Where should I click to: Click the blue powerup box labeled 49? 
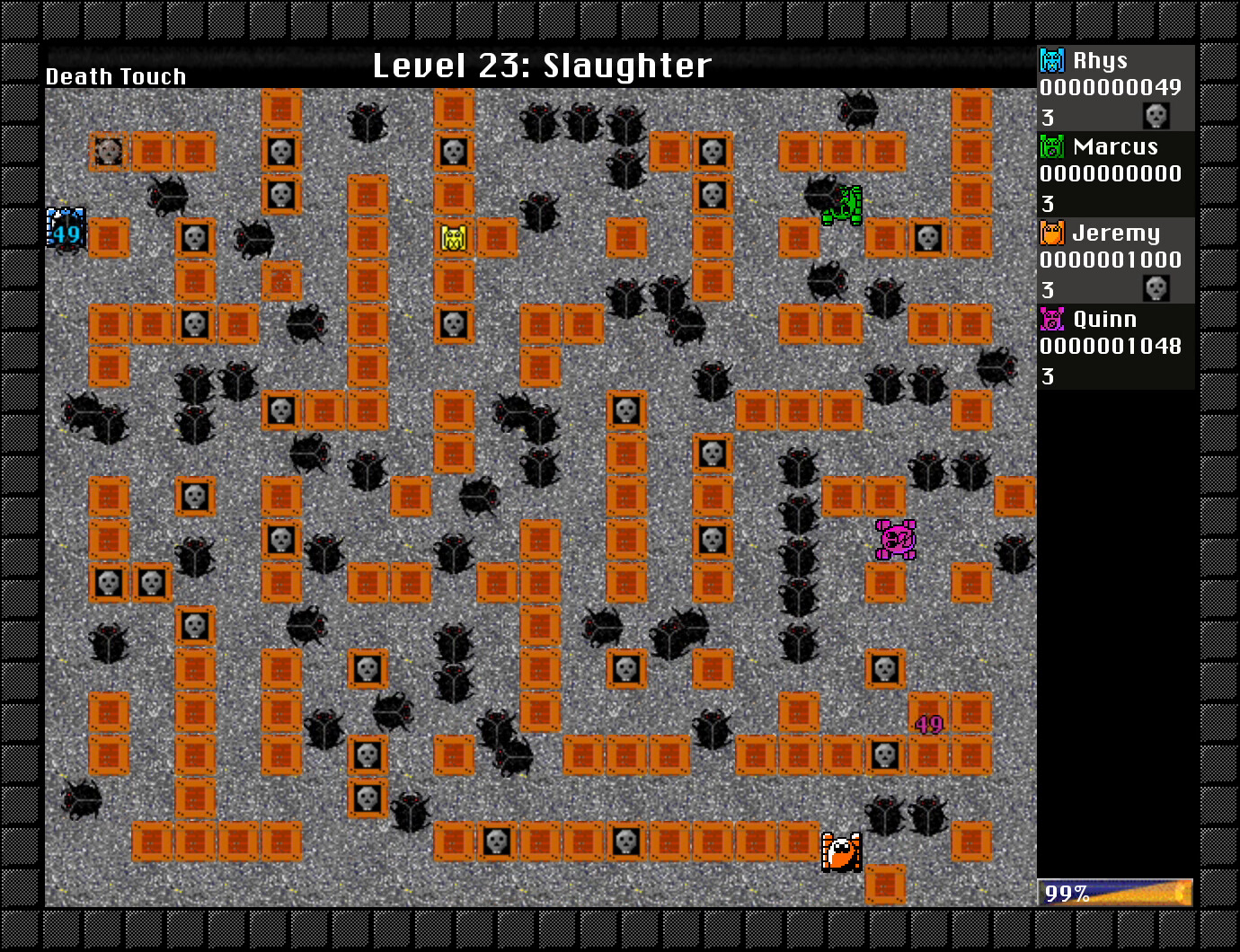[x=65, y=225]
